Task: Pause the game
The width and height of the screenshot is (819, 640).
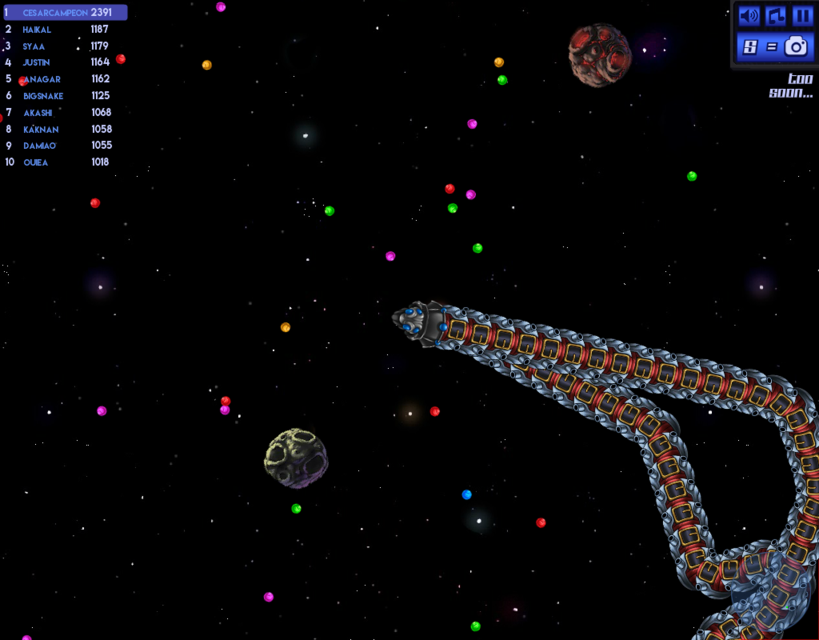Action: tap(802, 16)
